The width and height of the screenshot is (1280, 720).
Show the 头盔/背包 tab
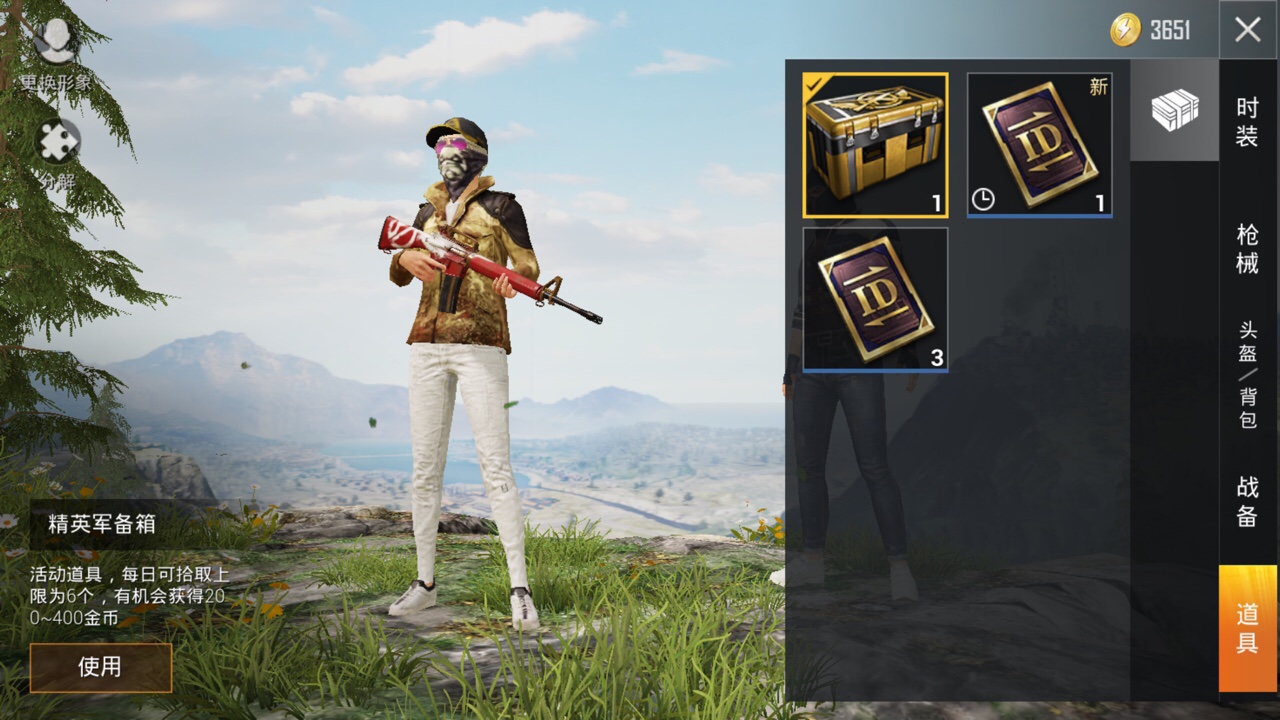(x=1247, y=375)
